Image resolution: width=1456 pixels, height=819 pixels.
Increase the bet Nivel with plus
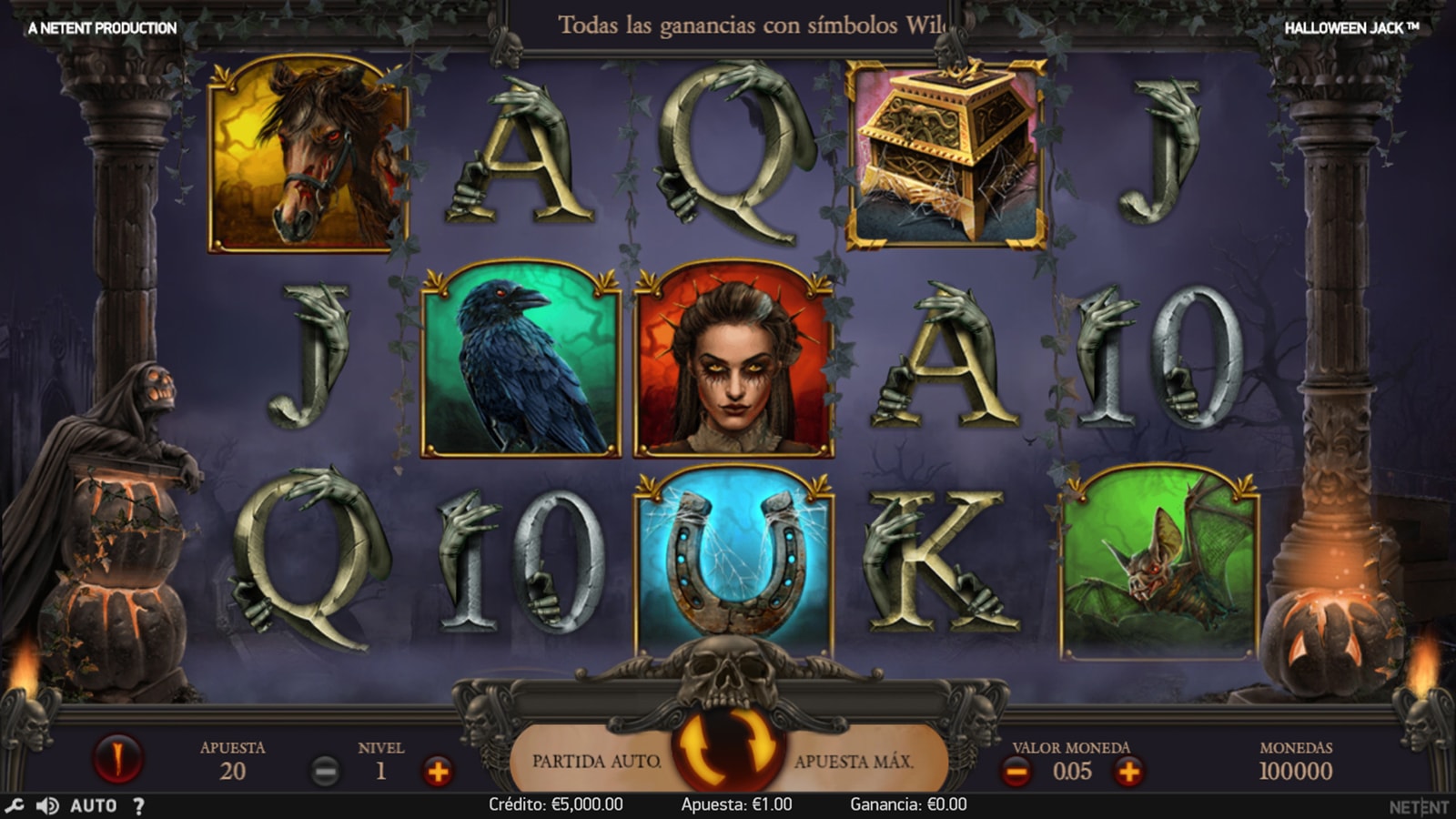tap(438, 772)
